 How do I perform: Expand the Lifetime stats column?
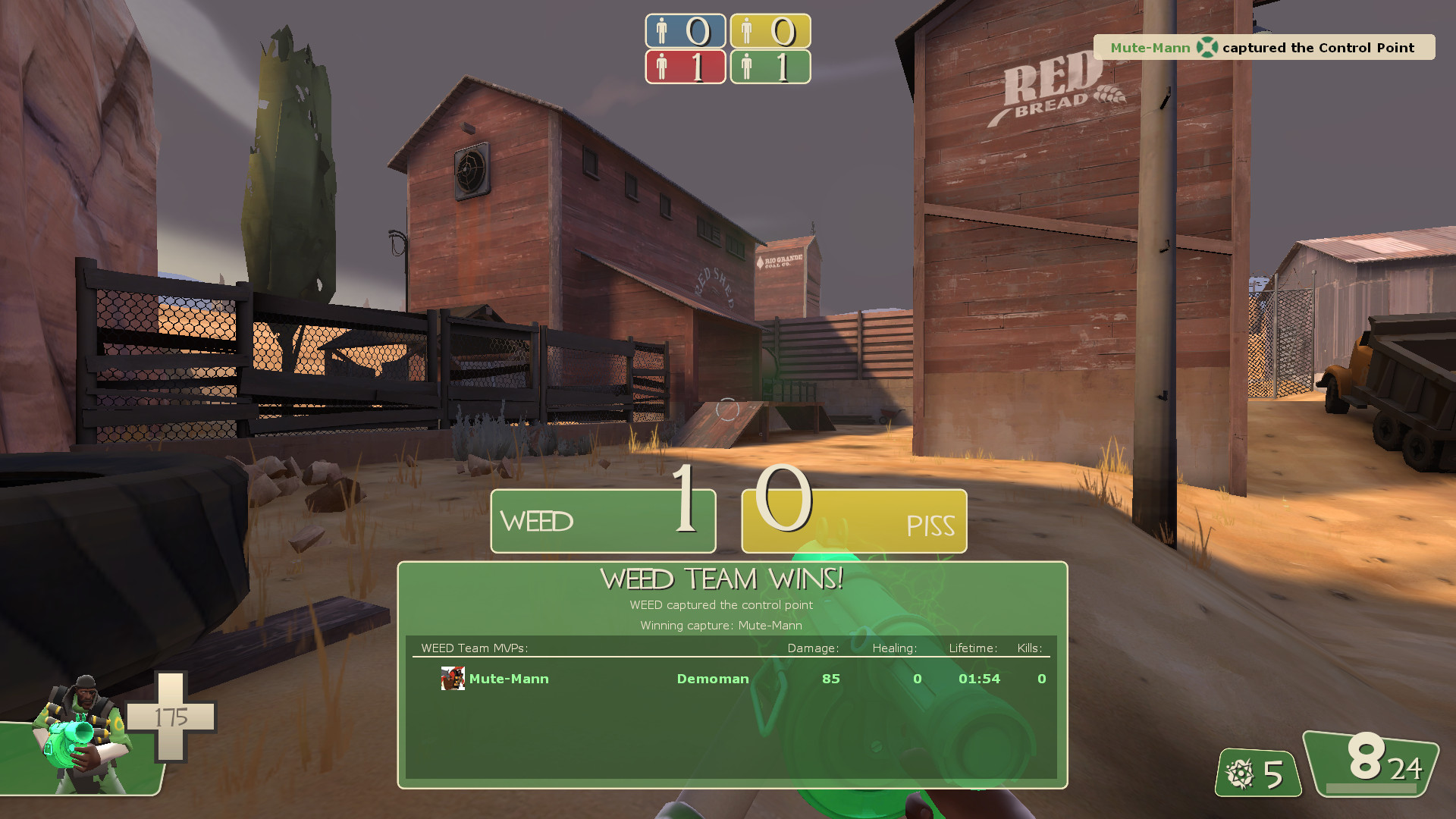coord(973,648)
